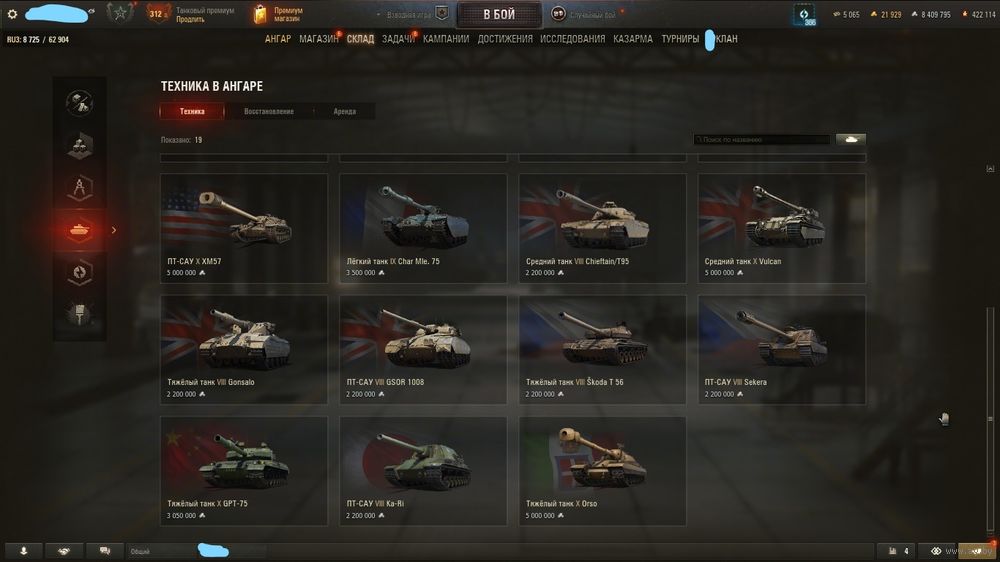Open the ДОСТИЖЕНИЯ page
Image resolution: width=1000 pixels, height=562 pixels.
(x=505, y=39)
